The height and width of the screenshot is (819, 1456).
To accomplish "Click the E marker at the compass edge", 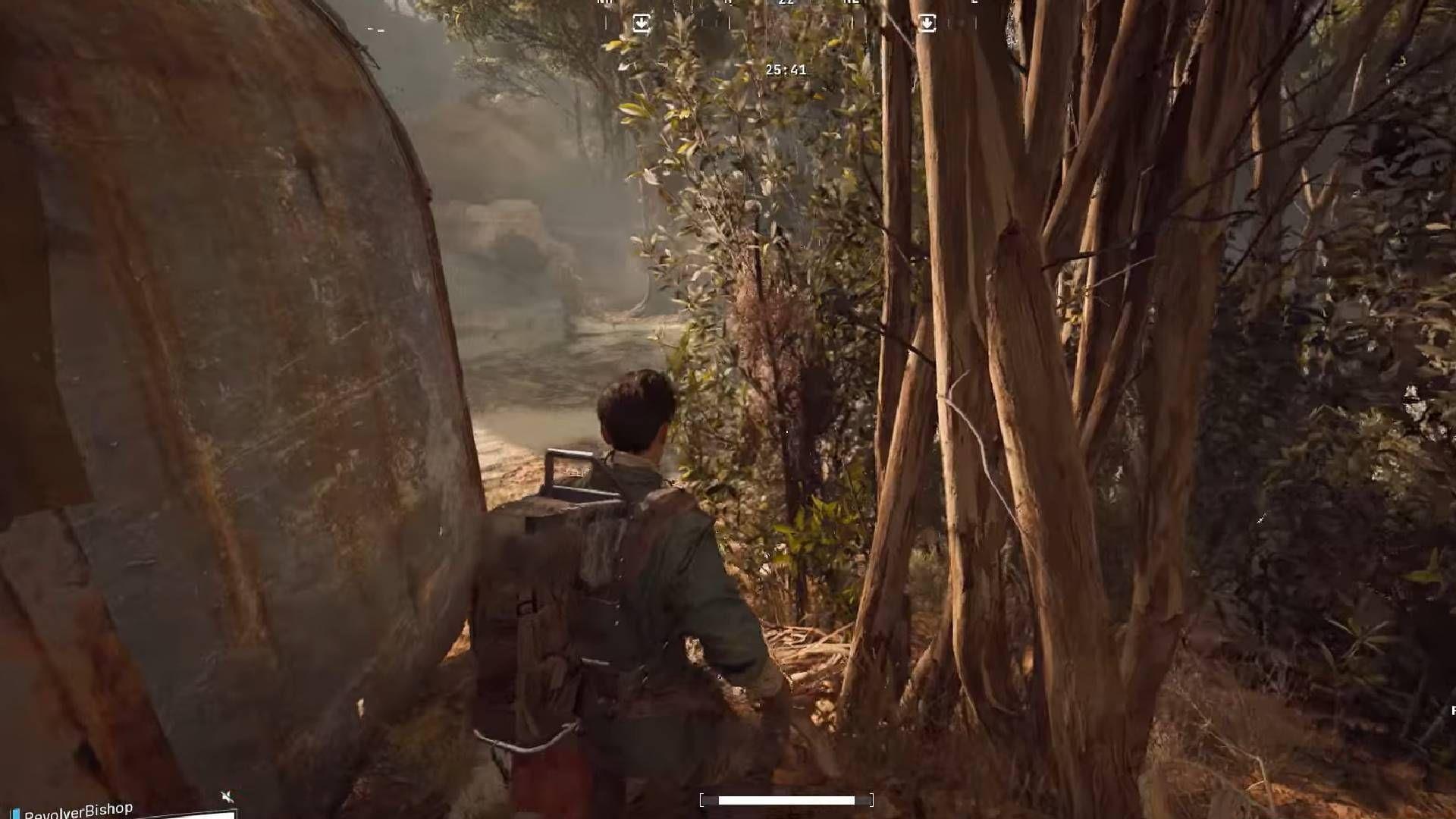I will tap(974, 4).
